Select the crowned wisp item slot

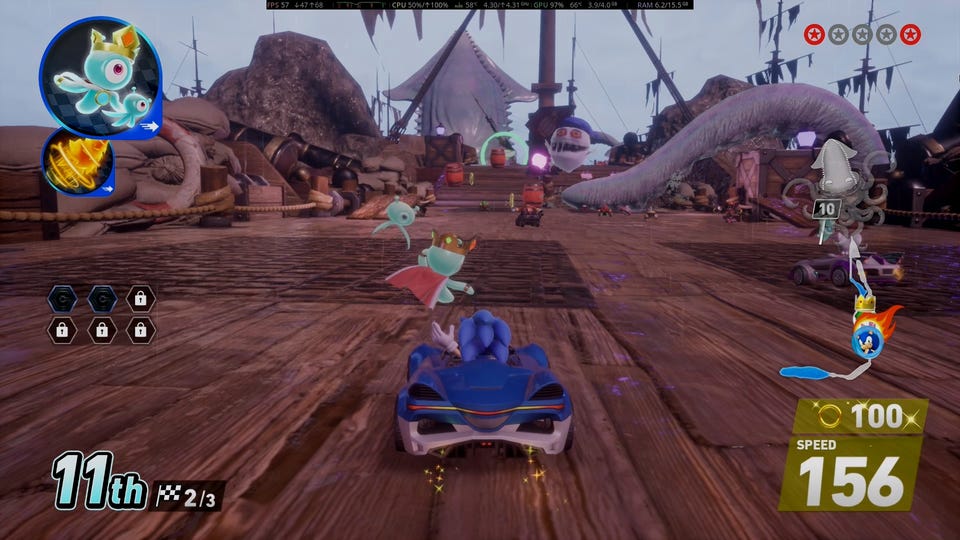pyautogui.click(x=100, y=77)
